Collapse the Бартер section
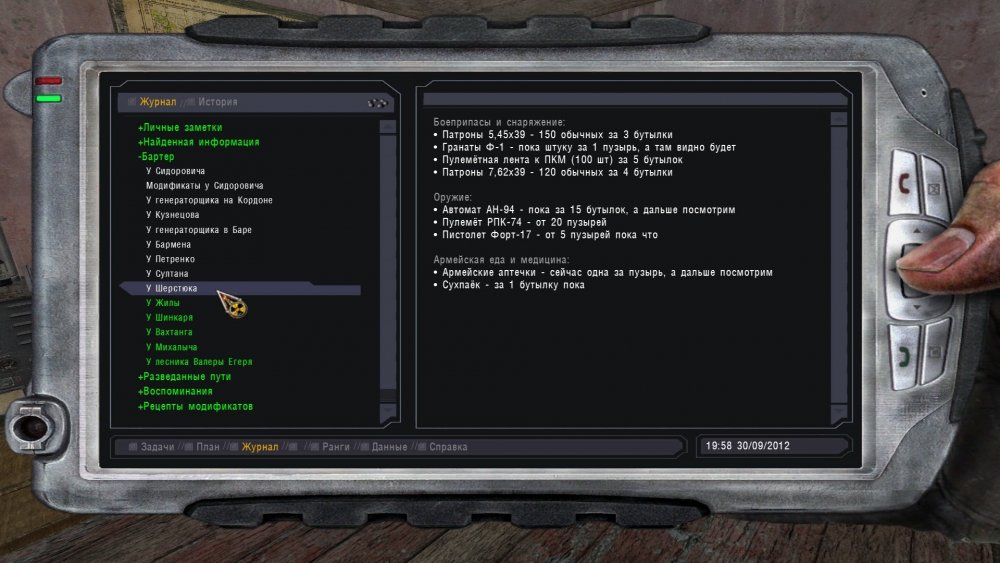Viewport: 1000px width, 563px height. [x=157, y=157]
